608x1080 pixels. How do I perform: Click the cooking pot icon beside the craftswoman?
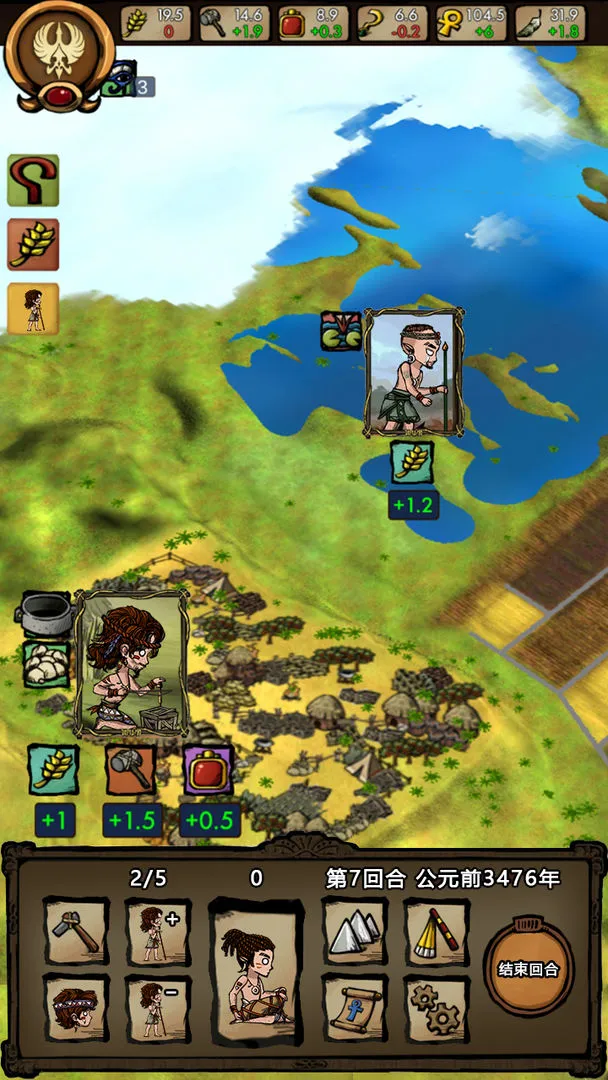[x=46, y=609]
